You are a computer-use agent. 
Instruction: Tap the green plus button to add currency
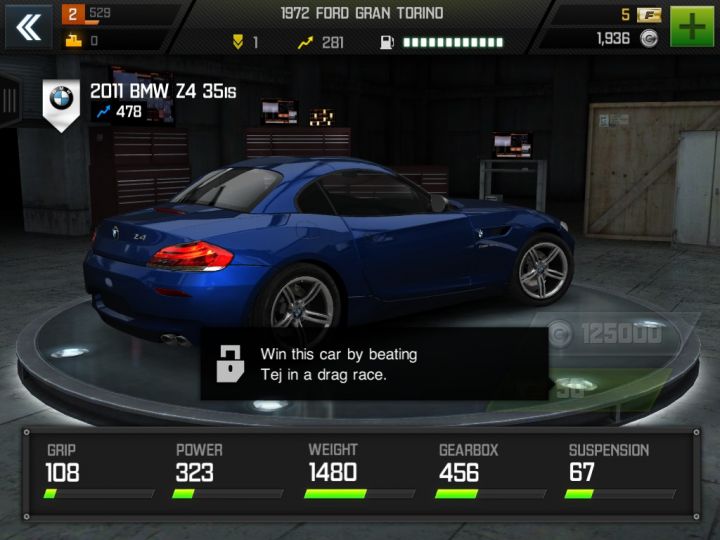[x=693, y=27]
